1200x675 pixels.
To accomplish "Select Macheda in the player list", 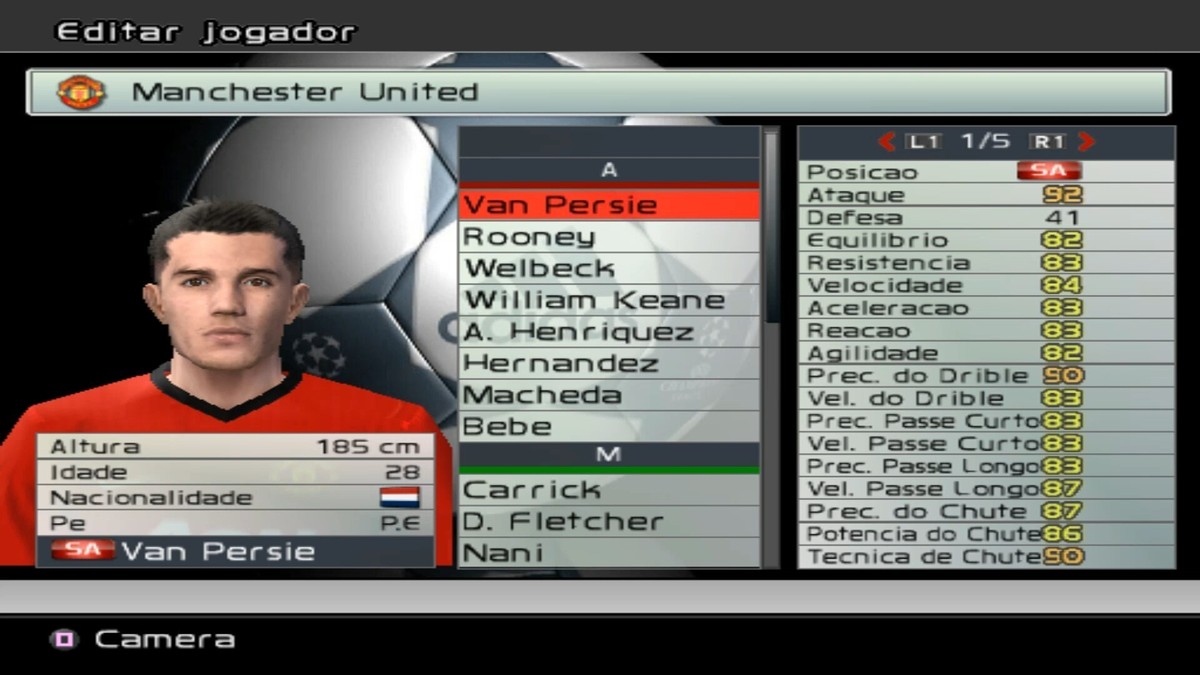I will pyautogui.click(x=609, y=395).
